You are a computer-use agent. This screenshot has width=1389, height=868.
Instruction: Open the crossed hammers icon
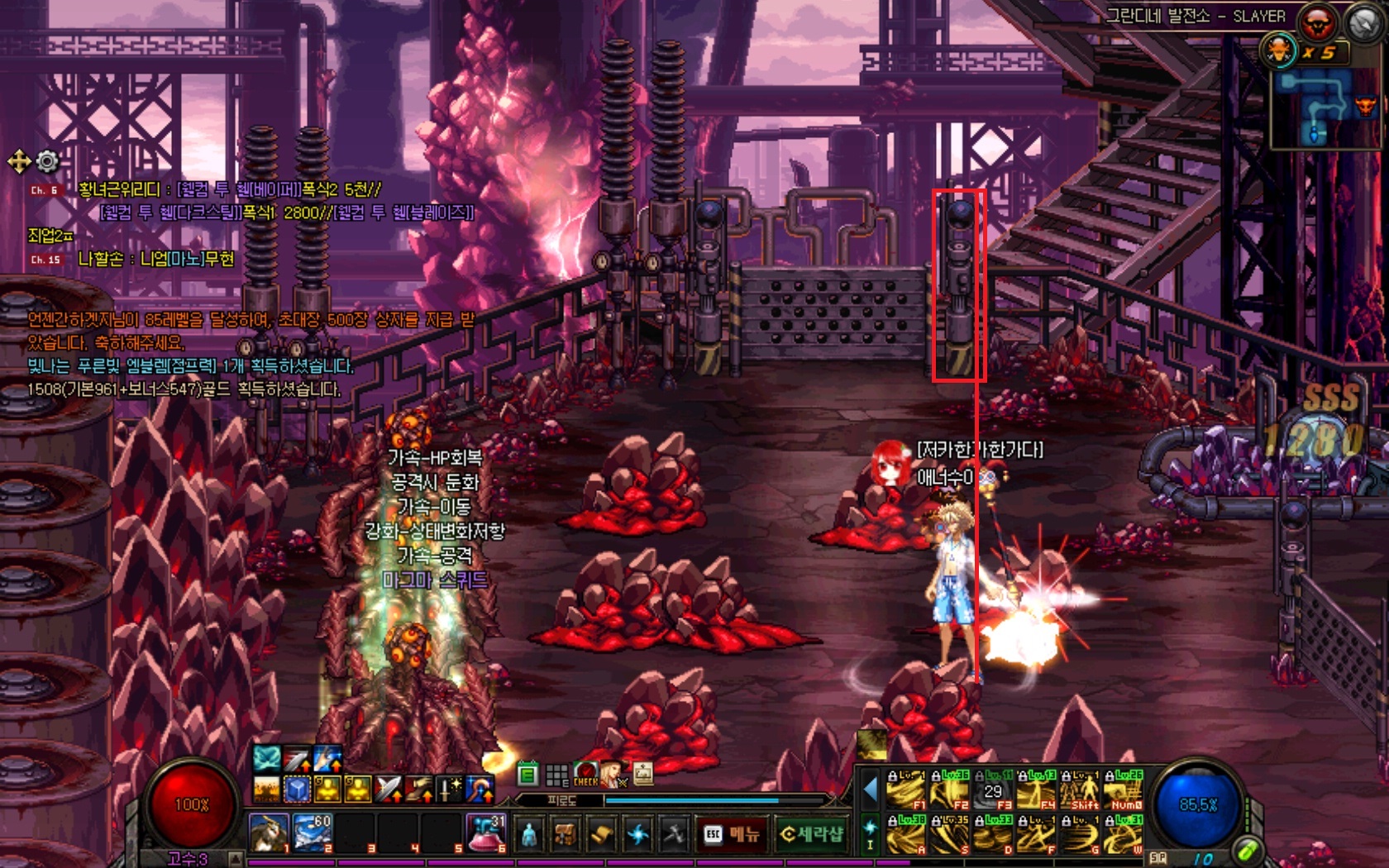[674, 835]
